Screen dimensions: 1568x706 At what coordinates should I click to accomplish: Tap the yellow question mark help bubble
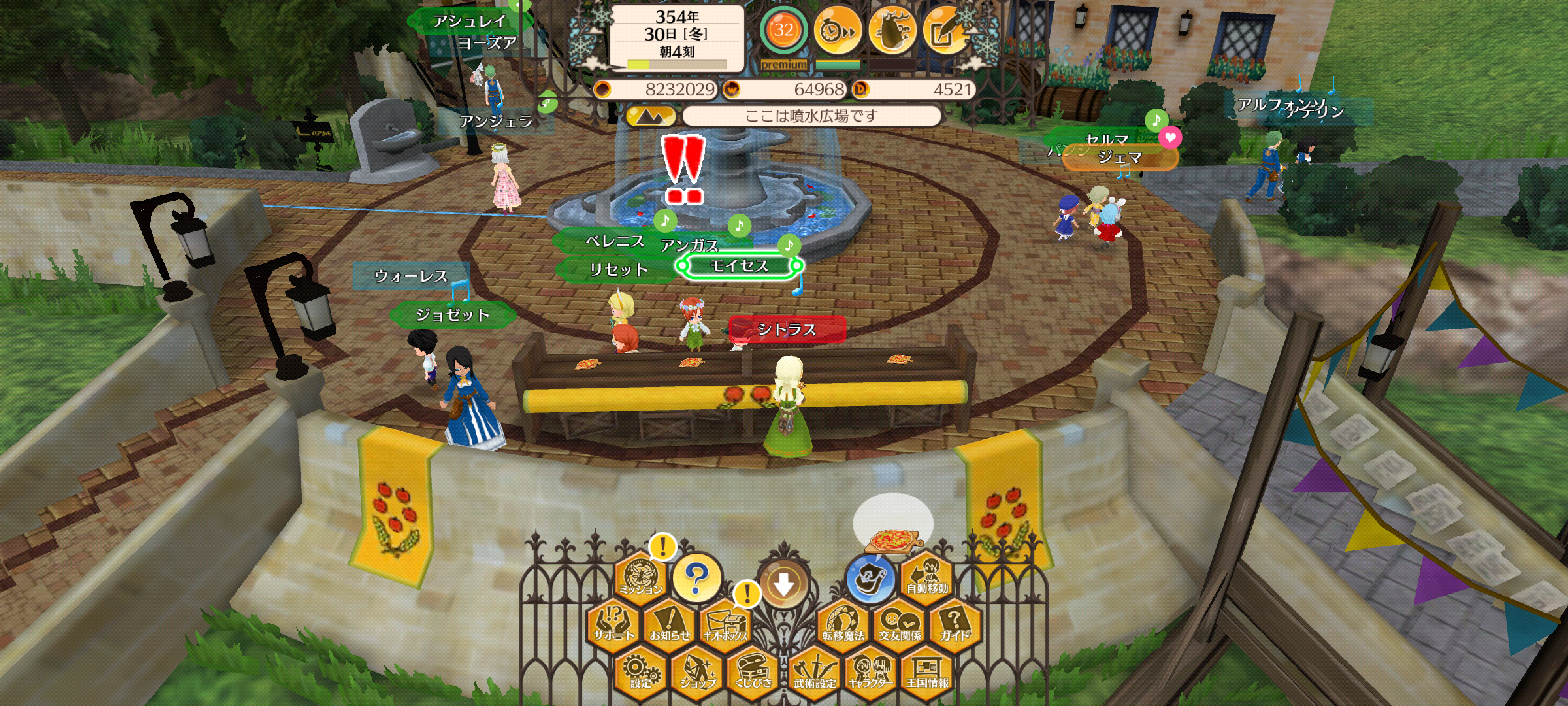pyautogui.click(x=696, y=577)
